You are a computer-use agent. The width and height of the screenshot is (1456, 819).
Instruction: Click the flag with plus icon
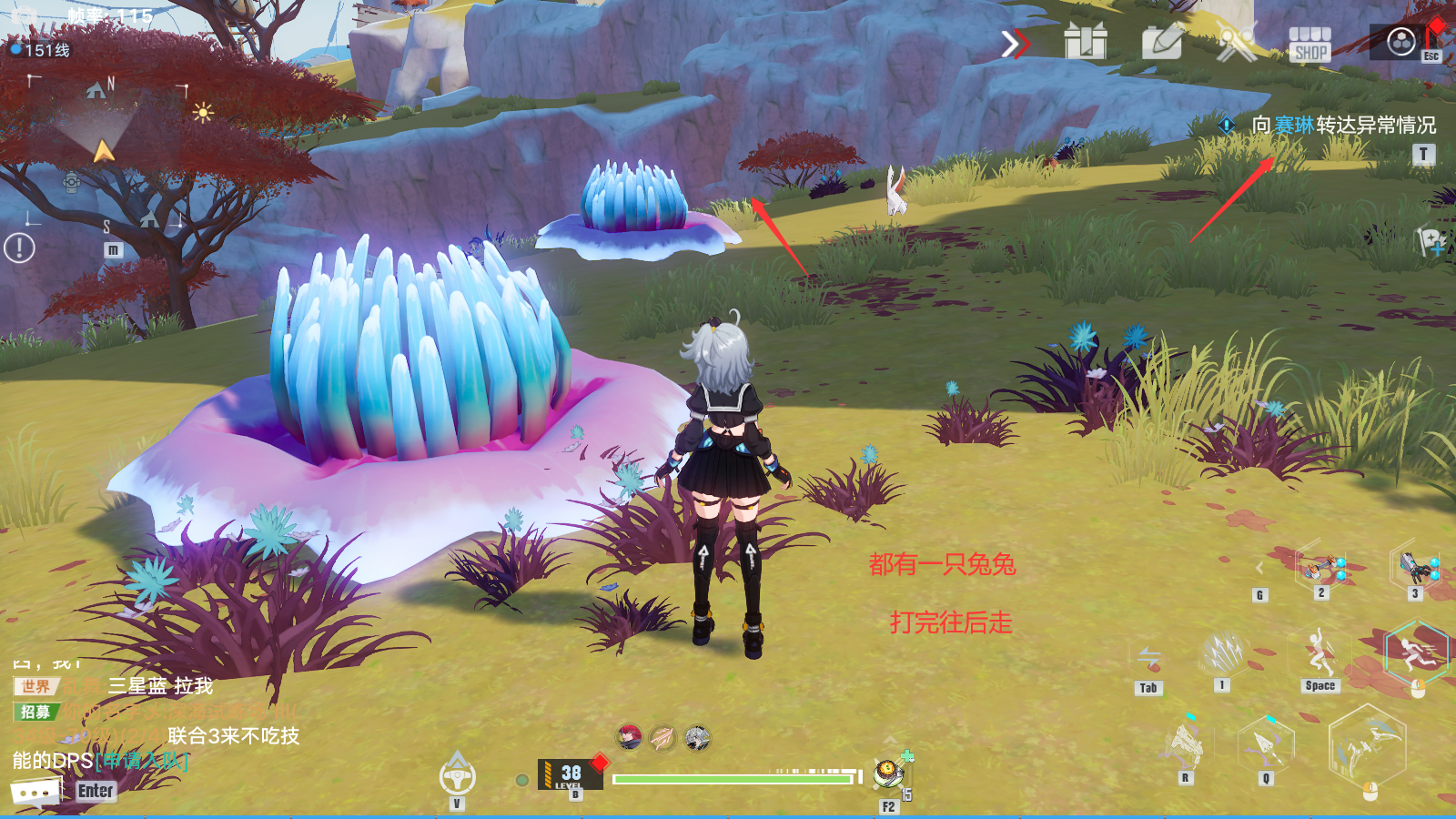pyautogui.click(x=1431, y=241)
